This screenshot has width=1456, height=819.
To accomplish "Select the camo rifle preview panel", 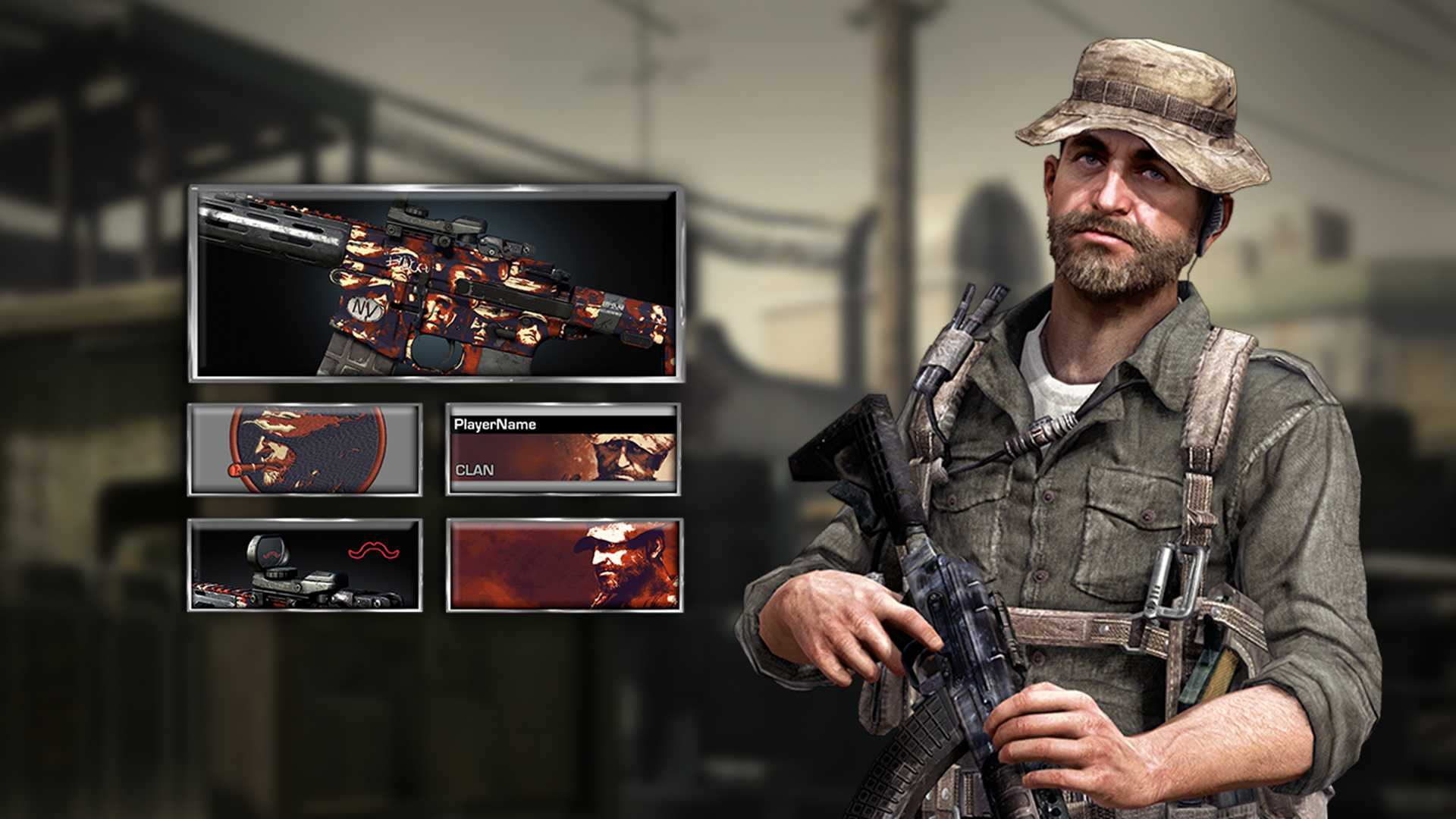I will (x=436, y=283).
